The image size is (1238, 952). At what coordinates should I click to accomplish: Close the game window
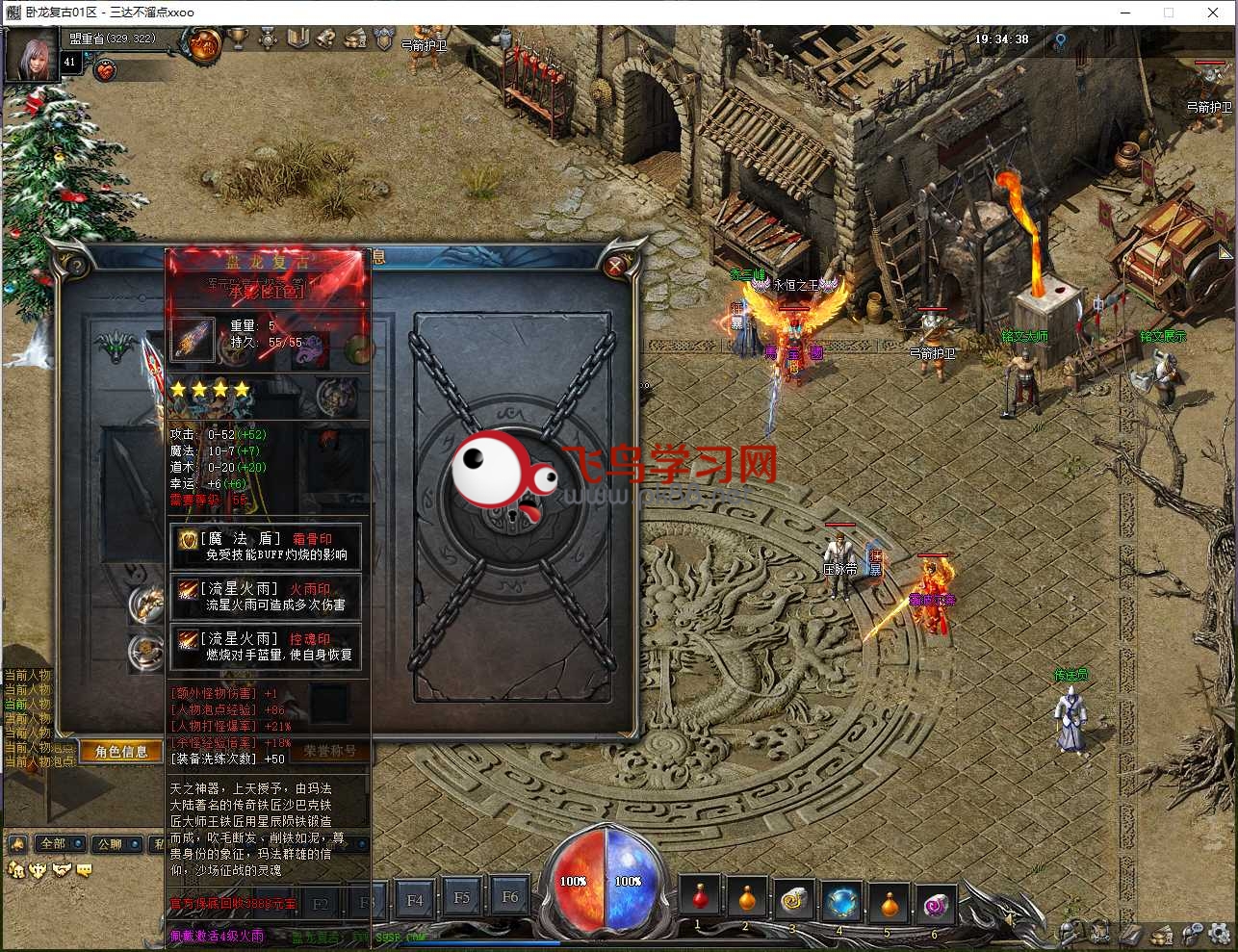tap(1213, 13)
